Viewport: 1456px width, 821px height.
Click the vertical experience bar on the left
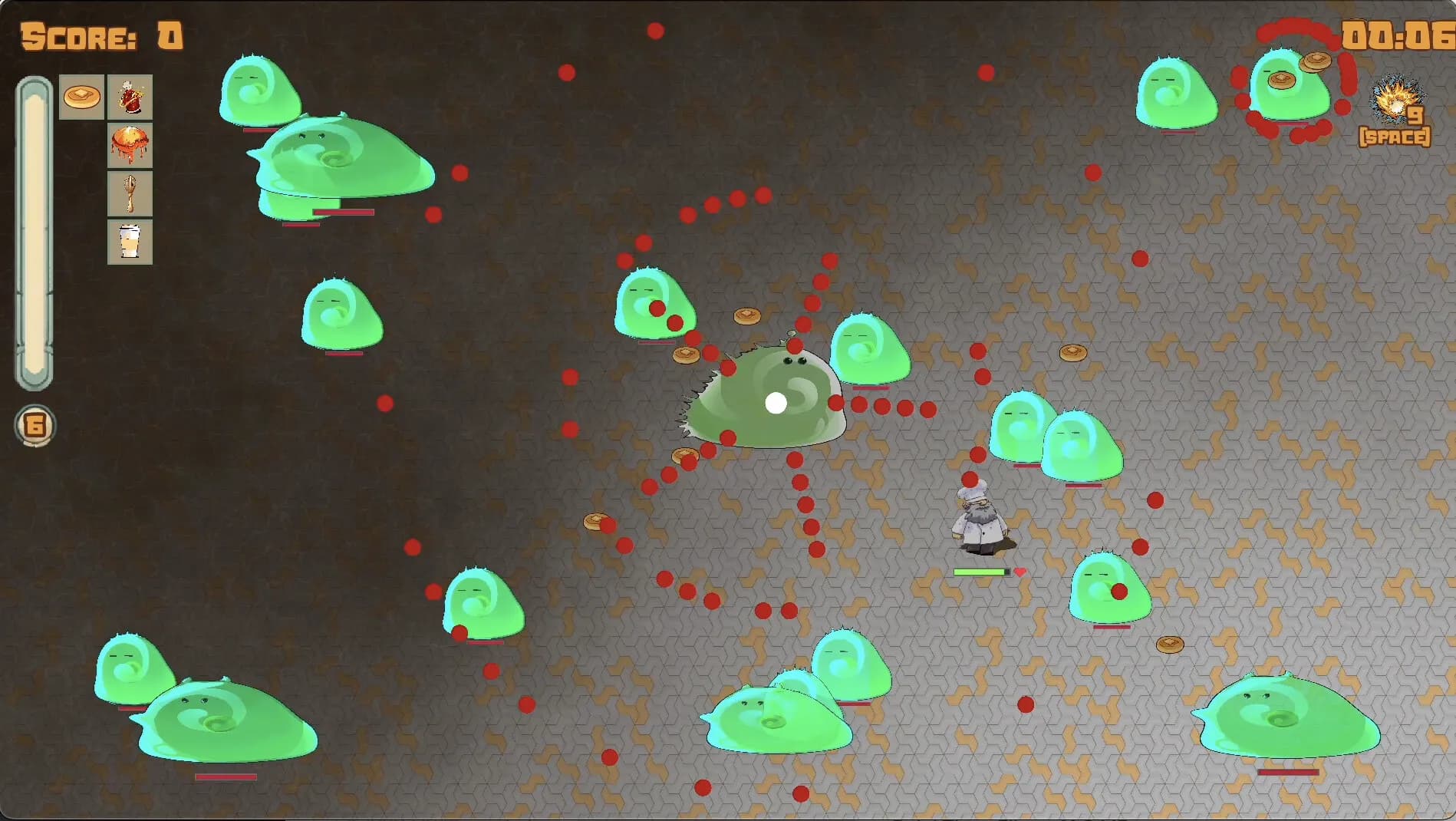34,230
